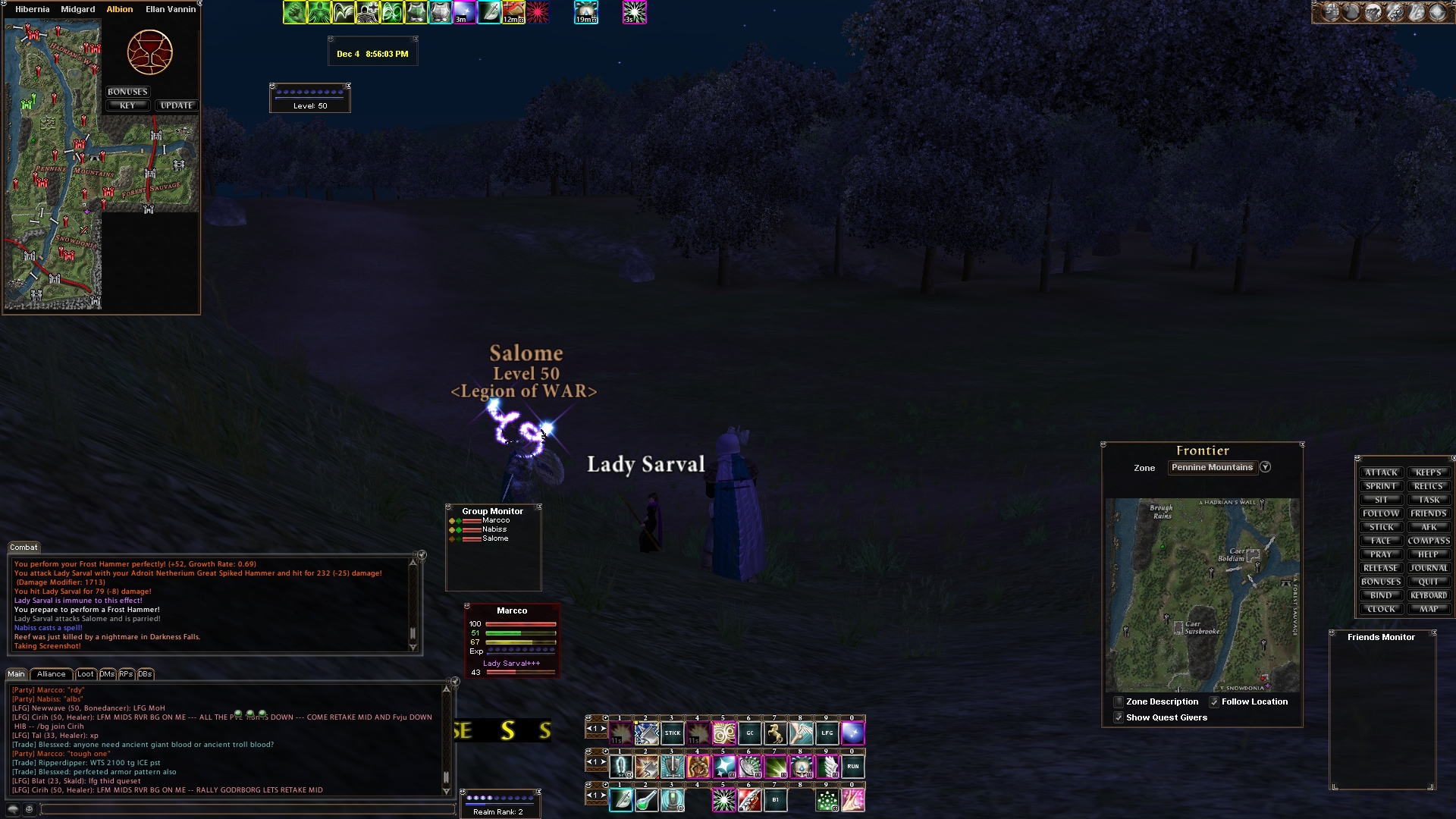This screenshot has width=1456, height=819.
Task: Show the realm map KEY
Action: coord(127,105)
